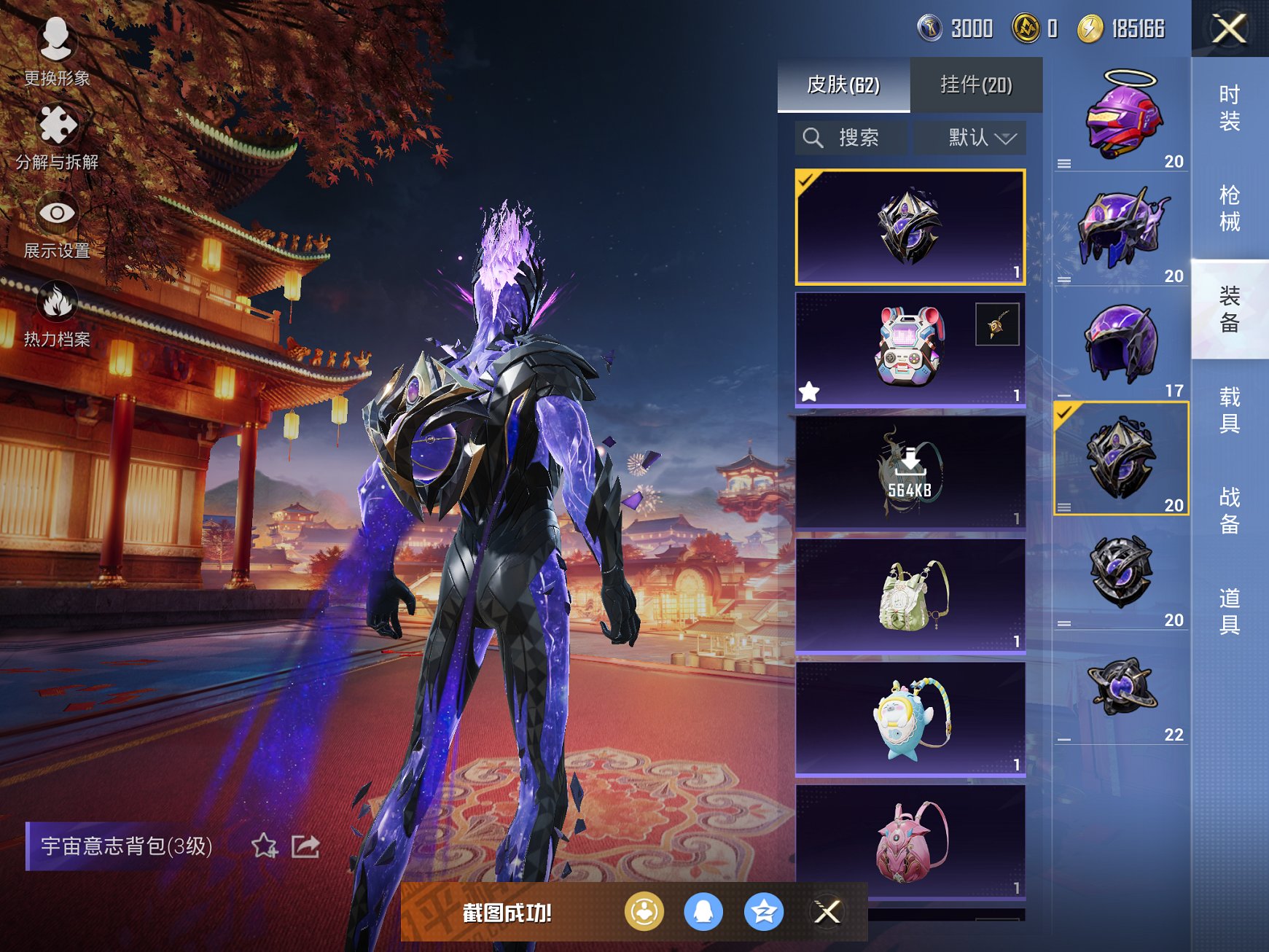Choose the 载具 category
Image resolution: width=1269 pixels, height=952 pixels.
(x=1230, y=410)
